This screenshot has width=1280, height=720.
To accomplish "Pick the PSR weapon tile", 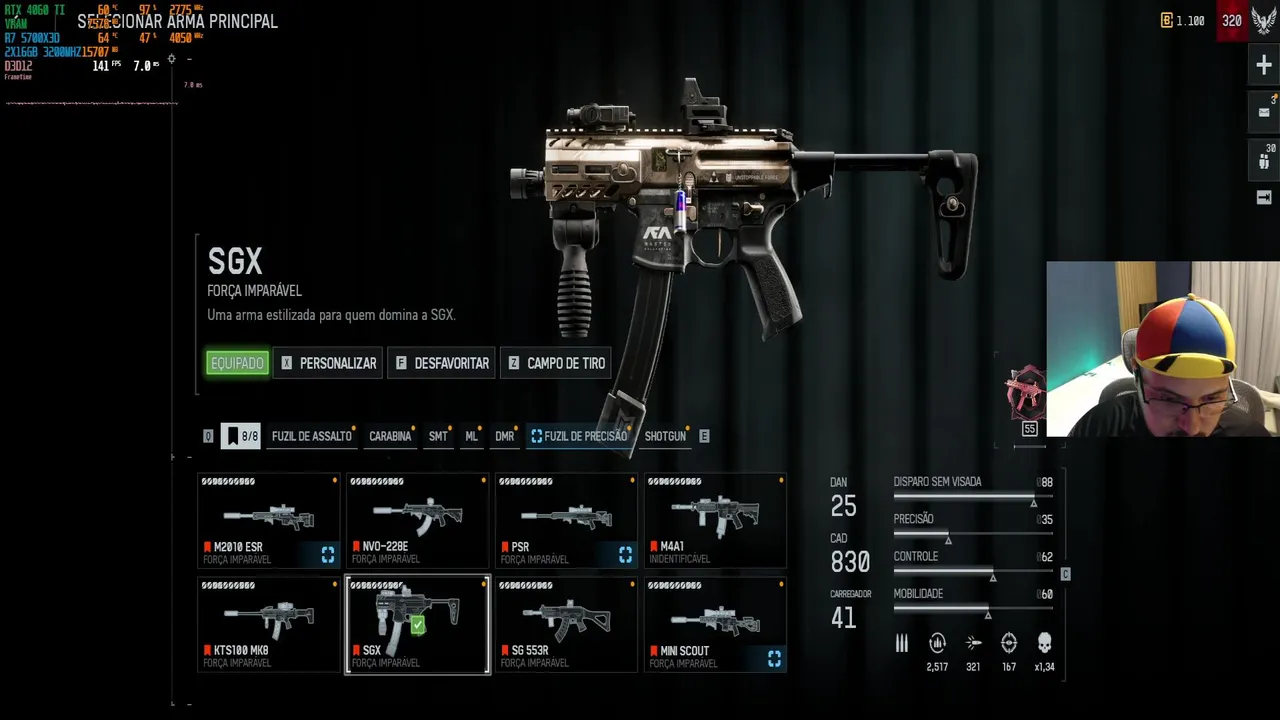I will [566, 521].
